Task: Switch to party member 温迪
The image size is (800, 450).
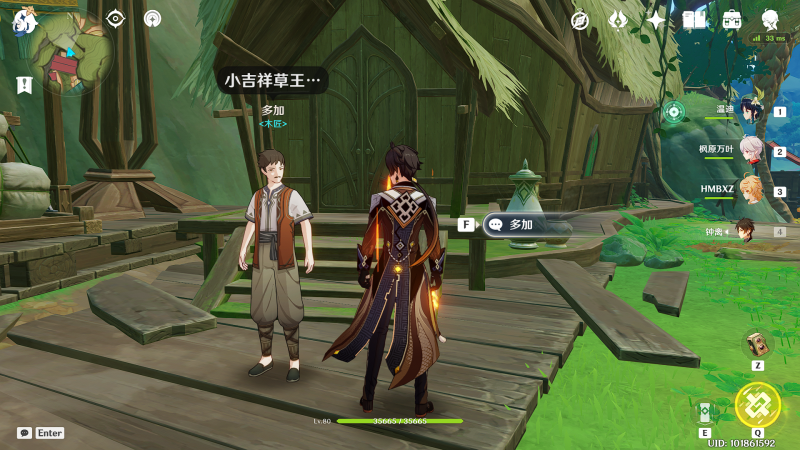Action: pos(750,112)
